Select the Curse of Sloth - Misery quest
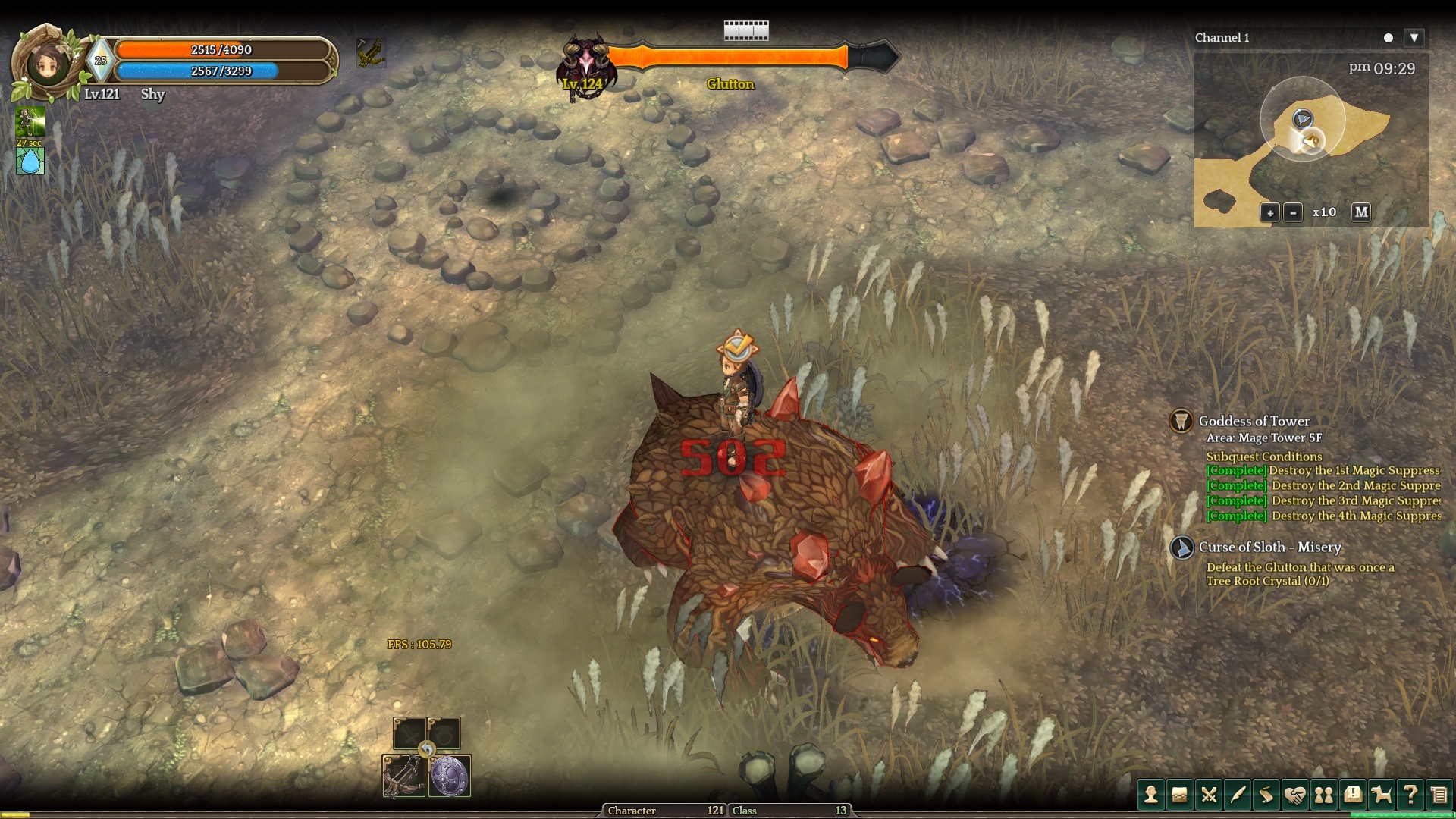This screenshot has width=1456, height=819. point(1269,547)
